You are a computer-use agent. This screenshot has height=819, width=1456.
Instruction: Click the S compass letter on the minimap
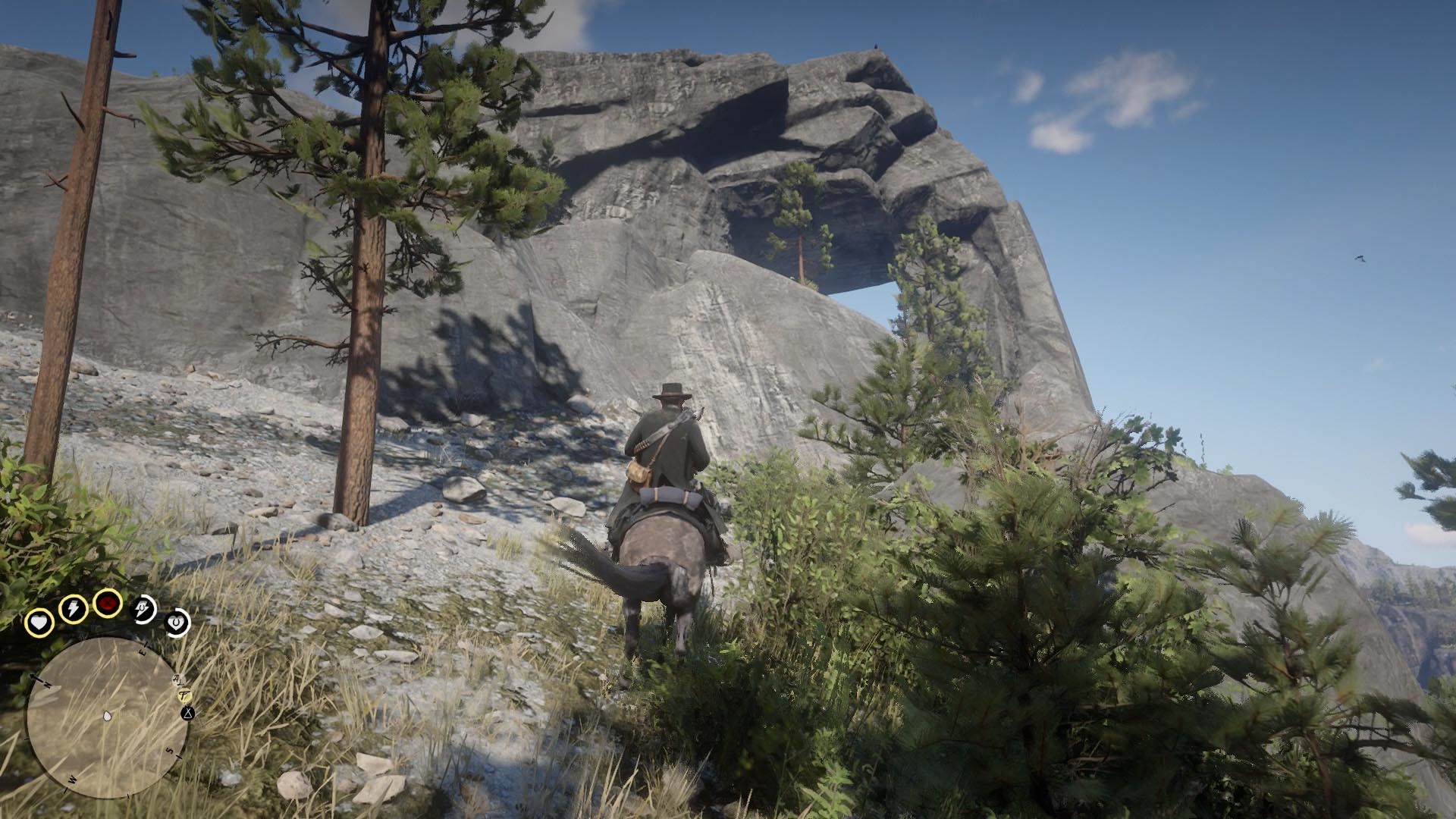[x=169, y=751]
